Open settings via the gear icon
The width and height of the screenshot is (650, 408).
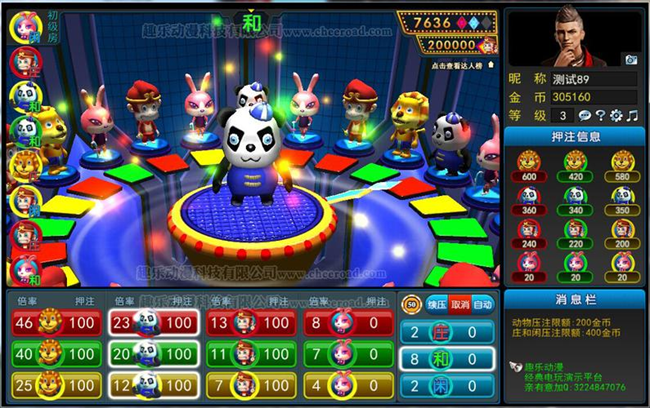pyautogui.click(x=615, y=116)
